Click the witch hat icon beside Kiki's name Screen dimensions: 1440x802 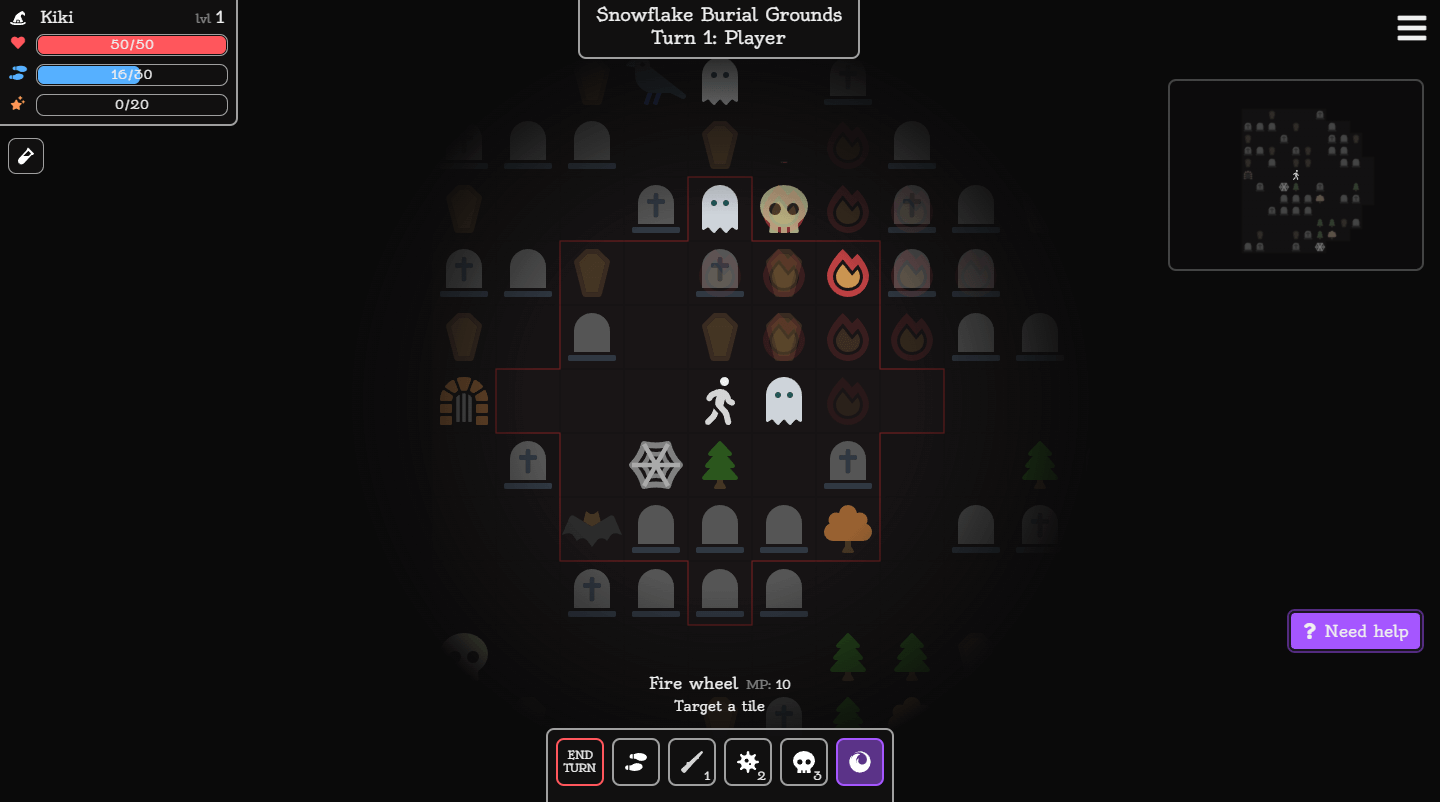[x=17, y=16]
